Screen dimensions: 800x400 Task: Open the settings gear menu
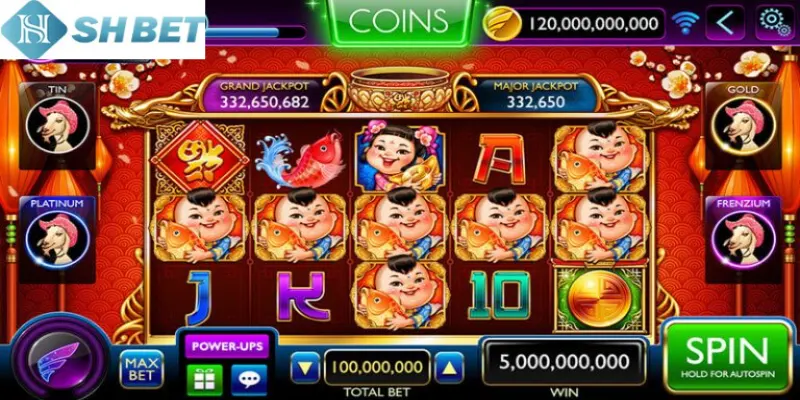(x=774, y=21)
